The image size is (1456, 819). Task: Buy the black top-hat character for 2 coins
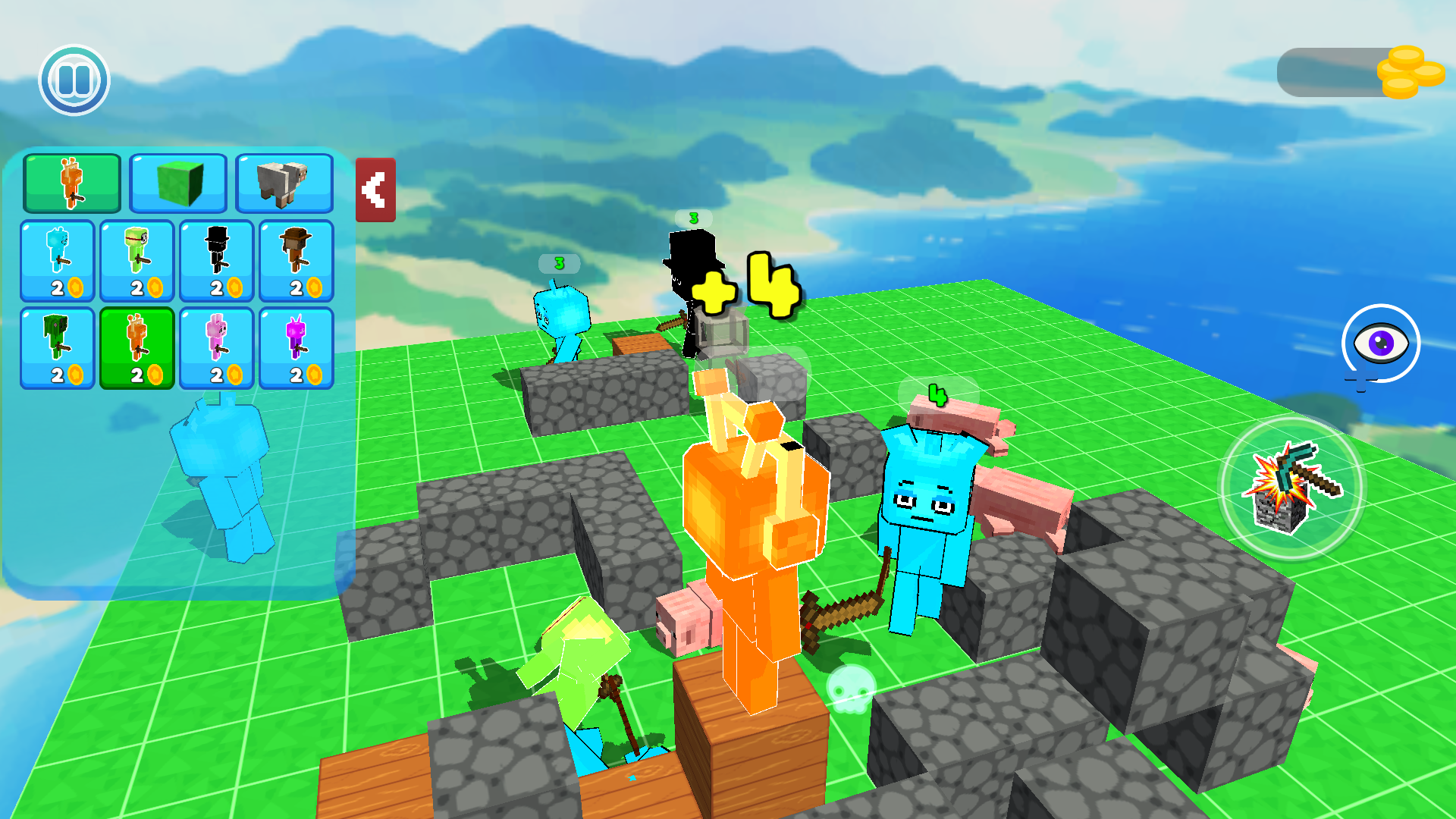tap(216, 260)
